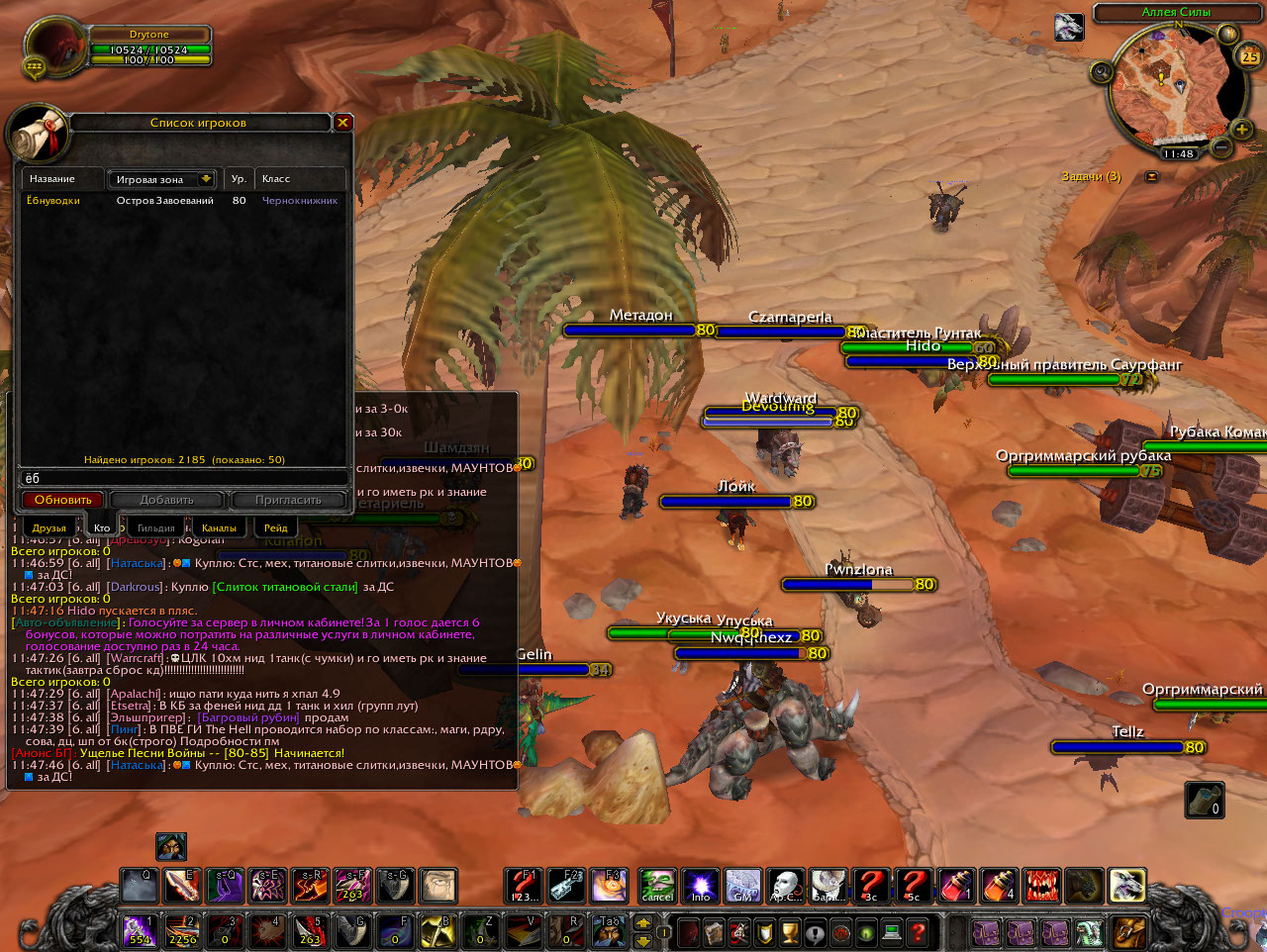Close the Список игроков window
This screenshot has height=952, width=1267.
342,123
